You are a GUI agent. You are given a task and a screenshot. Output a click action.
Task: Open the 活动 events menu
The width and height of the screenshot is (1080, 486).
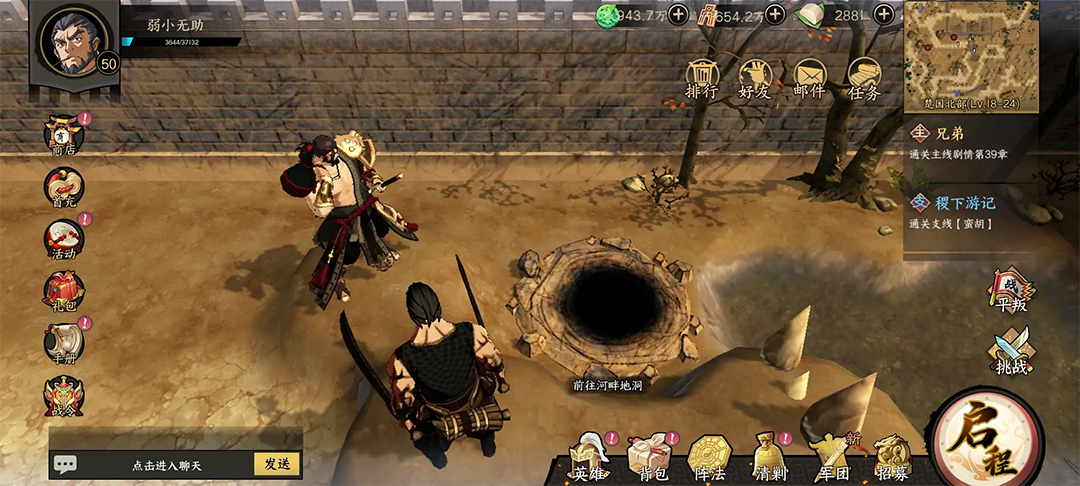click(65, 240)
